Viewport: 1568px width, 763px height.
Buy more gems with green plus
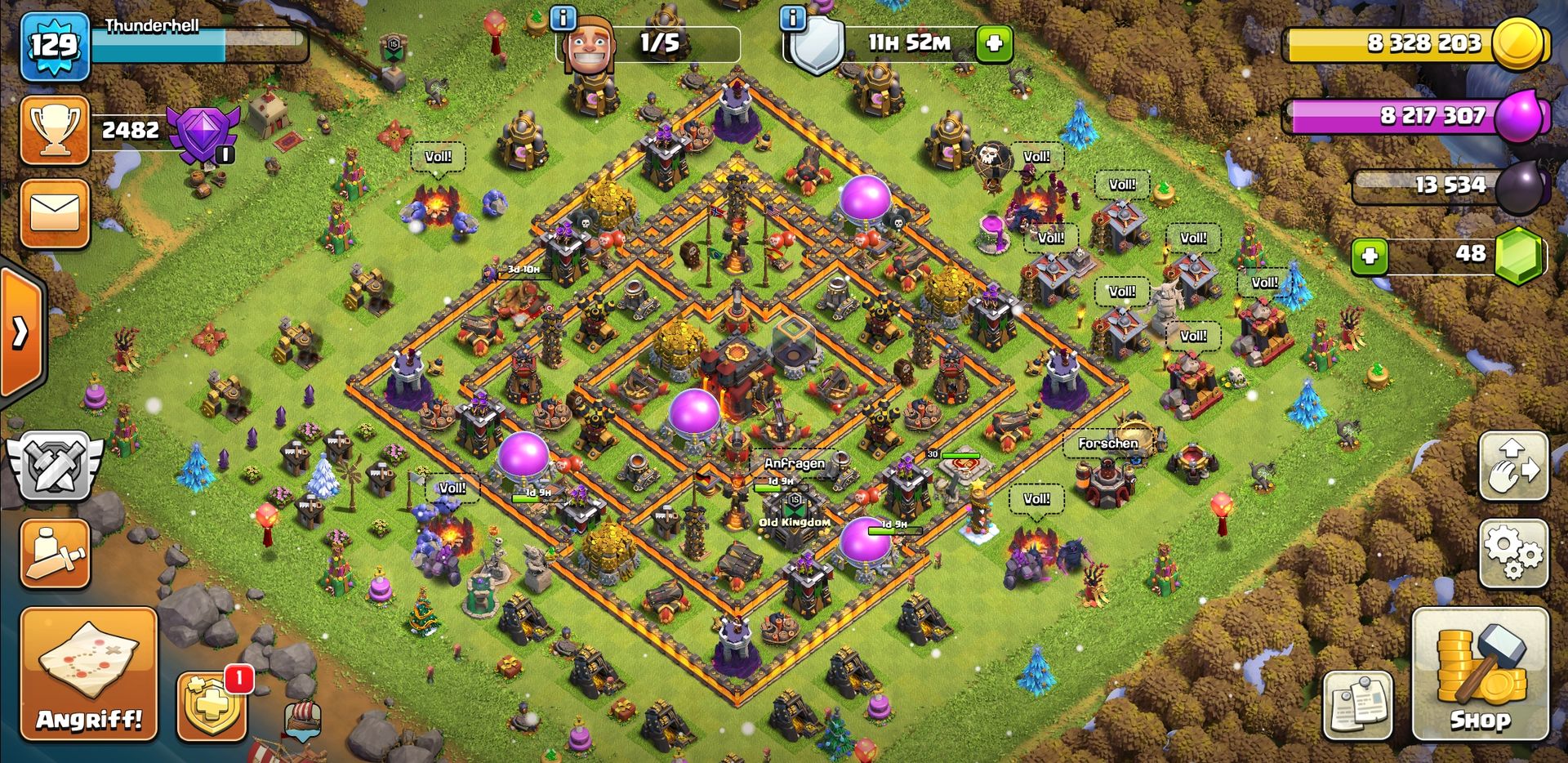[x=1370, y=256]
